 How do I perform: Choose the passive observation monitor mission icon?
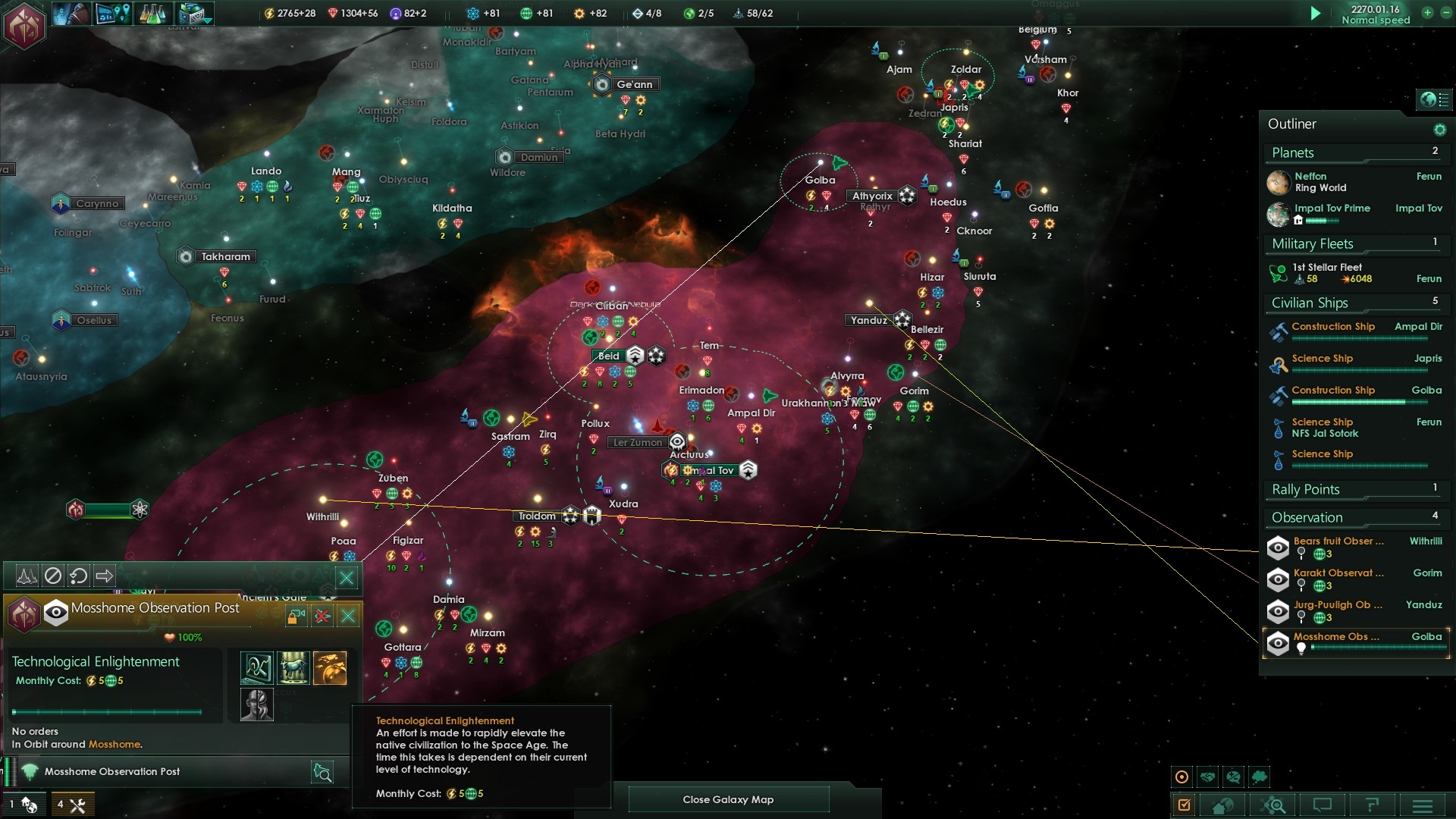click(256, 668)
